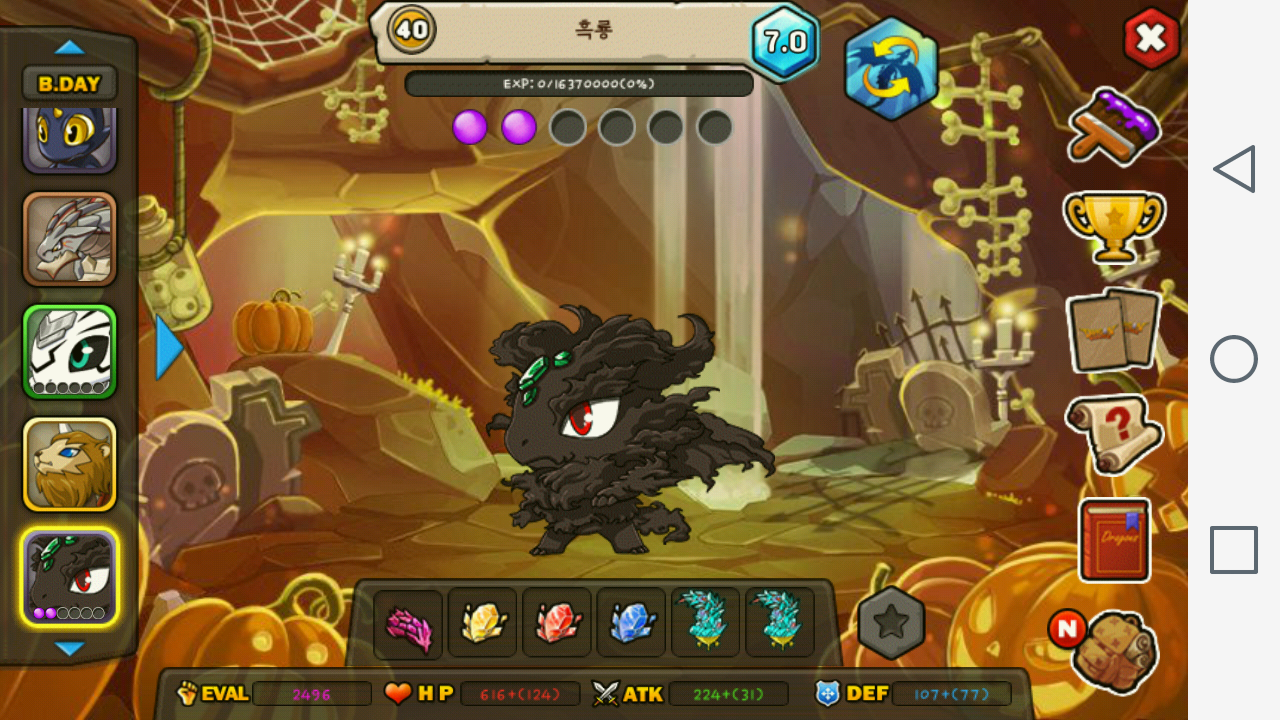Select the red gem item slot

click(x=557, y=624)
